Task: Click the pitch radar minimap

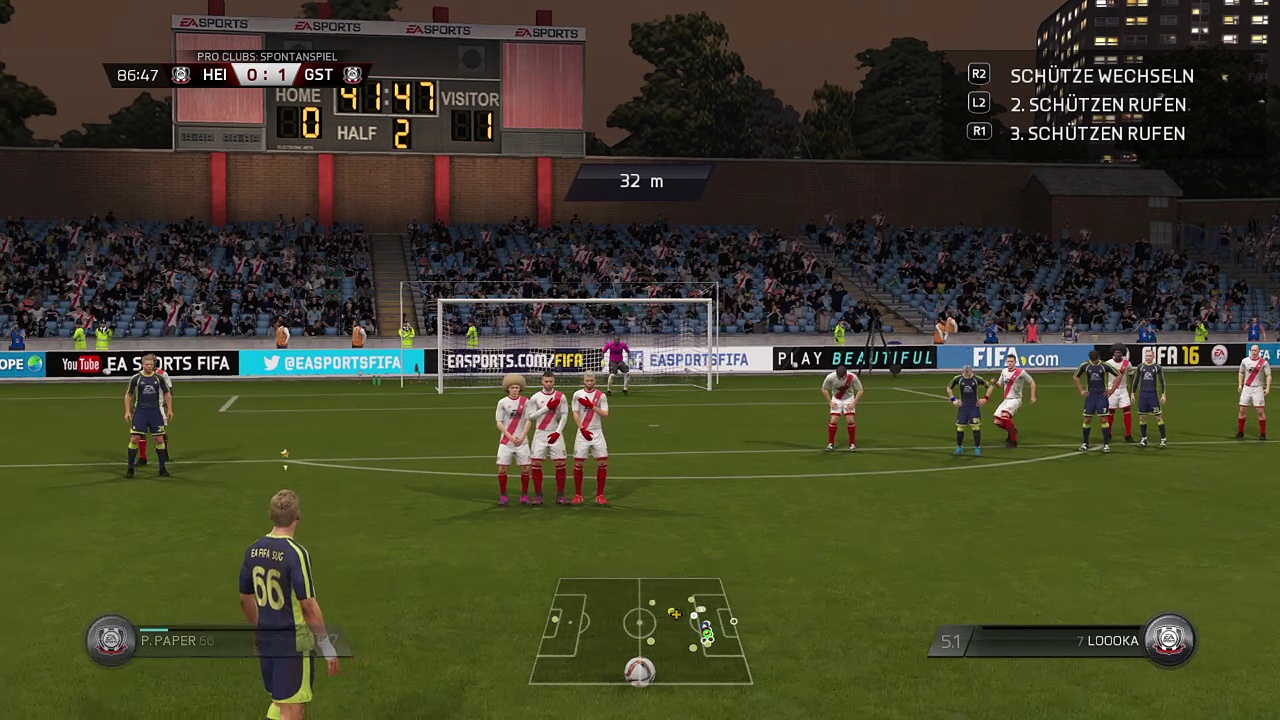Action: click(641, 630)
